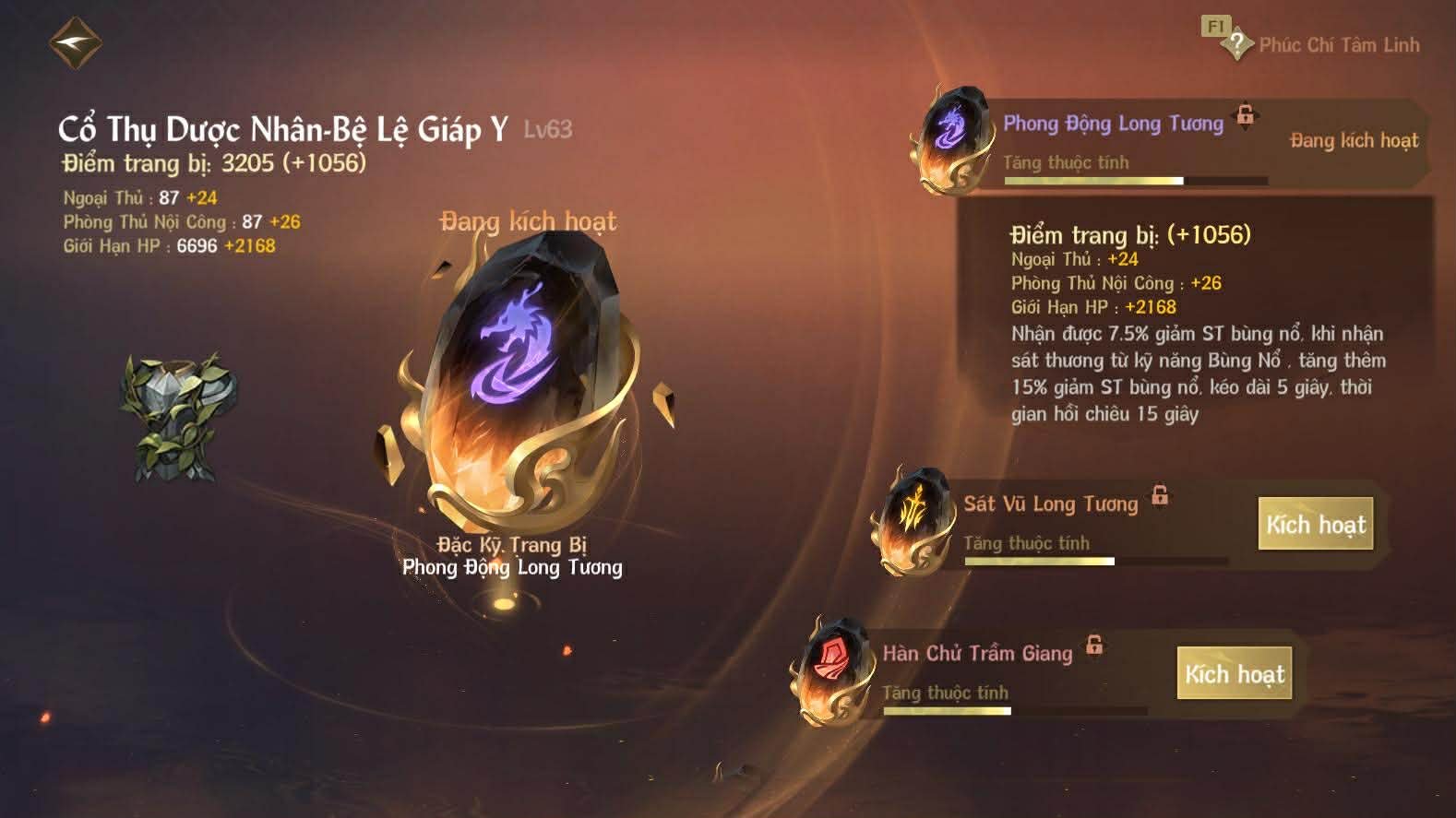Image resolution: width=1456 pixels, height=818 pixels.
Task: Select the Đặc Kỹ Trang Bị label
Action: (511, 545)
